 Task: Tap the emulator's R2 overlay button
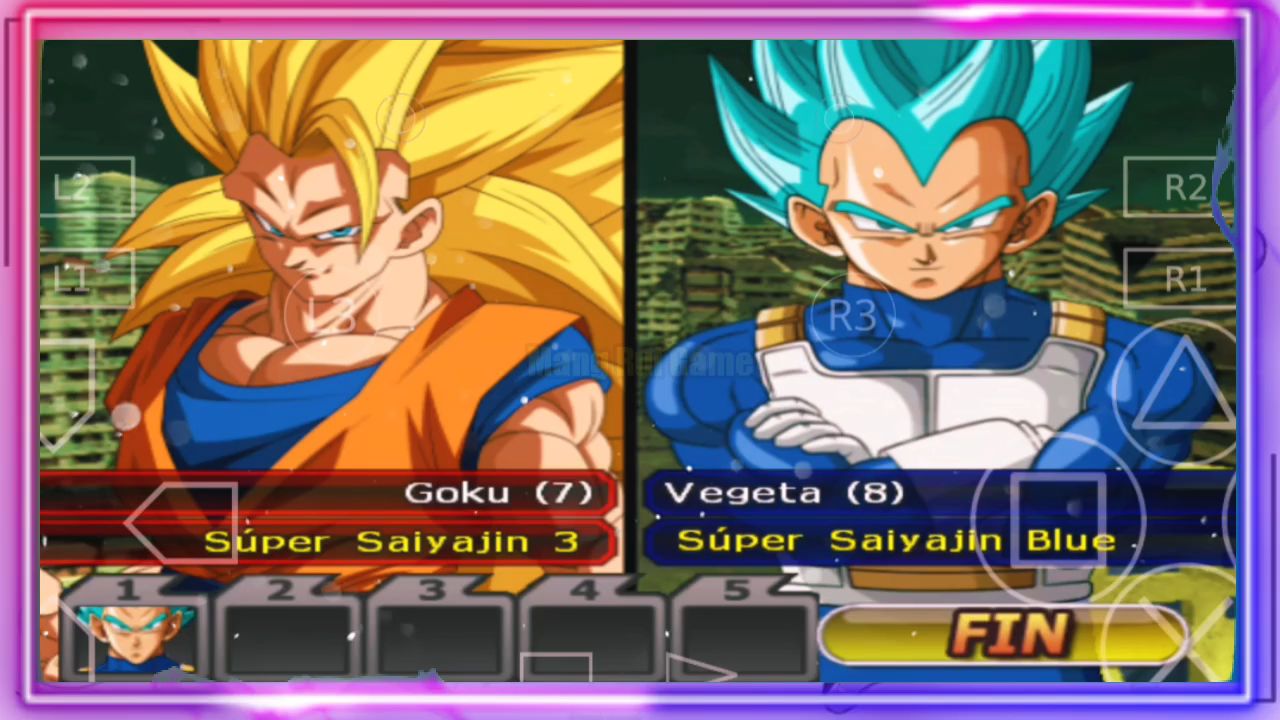(x=1184, y=187)
